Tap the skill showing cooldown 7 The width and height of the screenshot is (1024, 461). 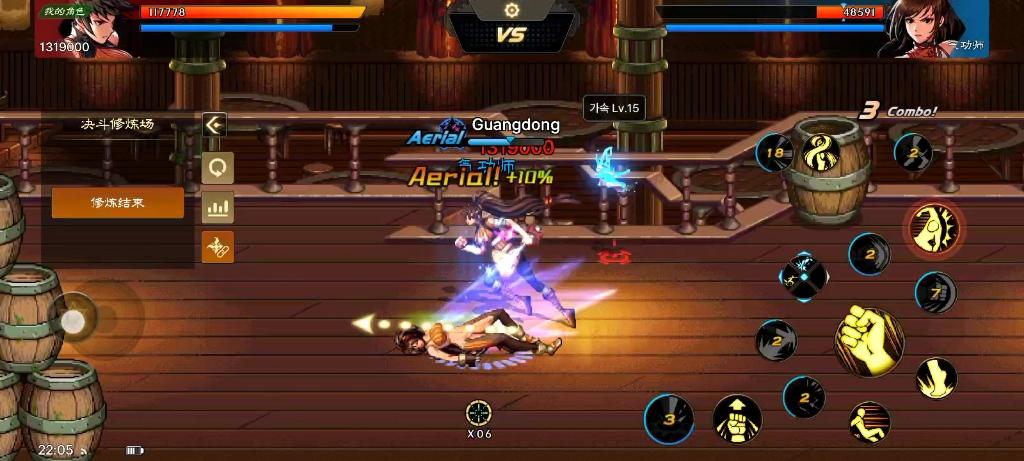coord(936,293)
